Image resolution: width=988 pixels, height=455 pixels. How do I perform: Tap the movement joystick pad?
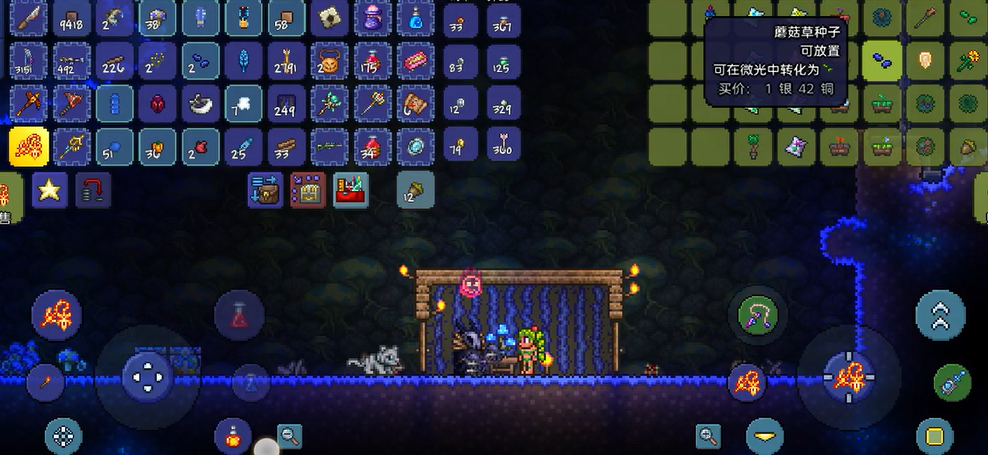pos(148,377)
